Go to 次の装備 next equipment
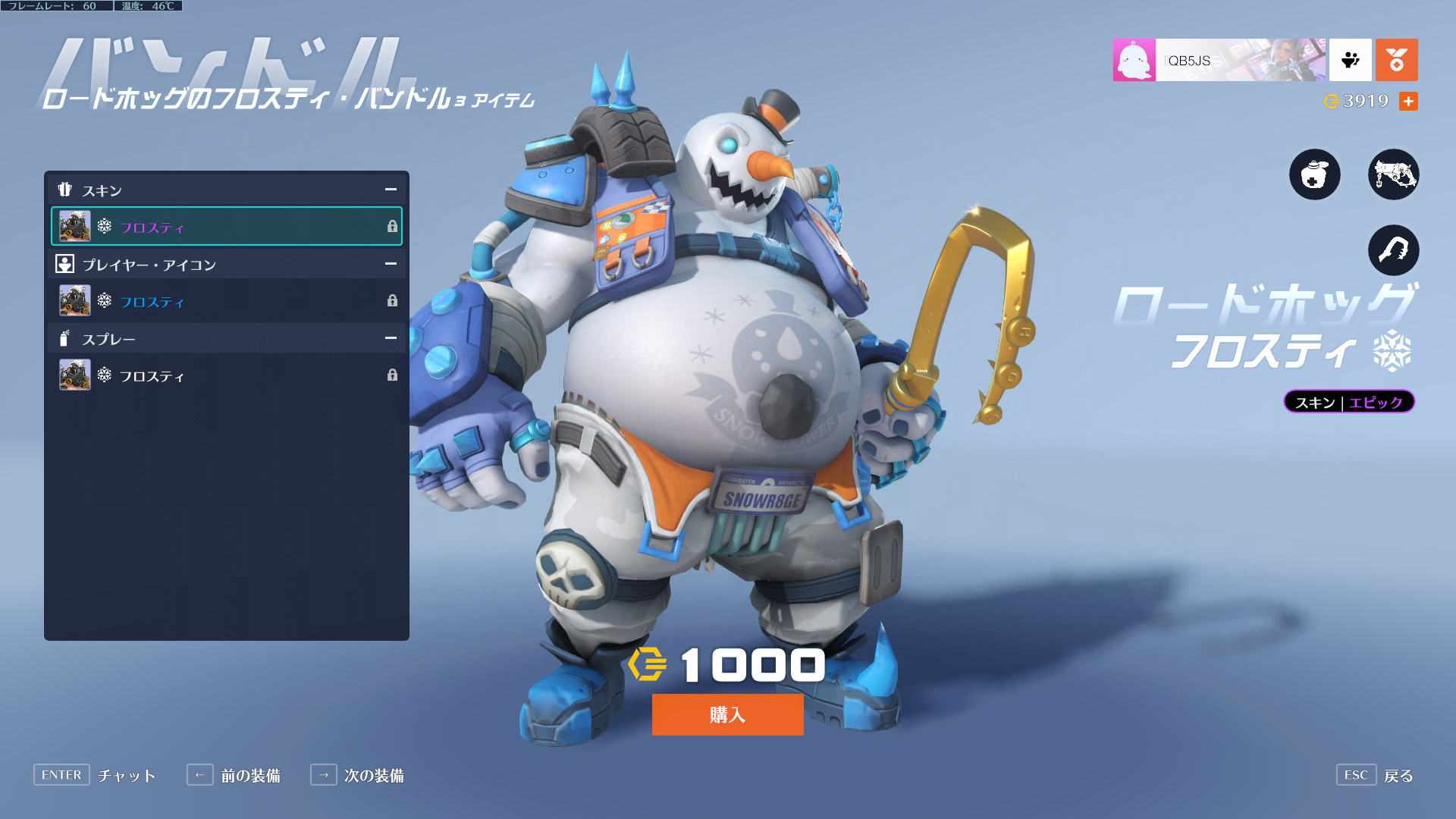Image resolution: width=1456 pixels, height=819 pixels. (x=357, y=775)
